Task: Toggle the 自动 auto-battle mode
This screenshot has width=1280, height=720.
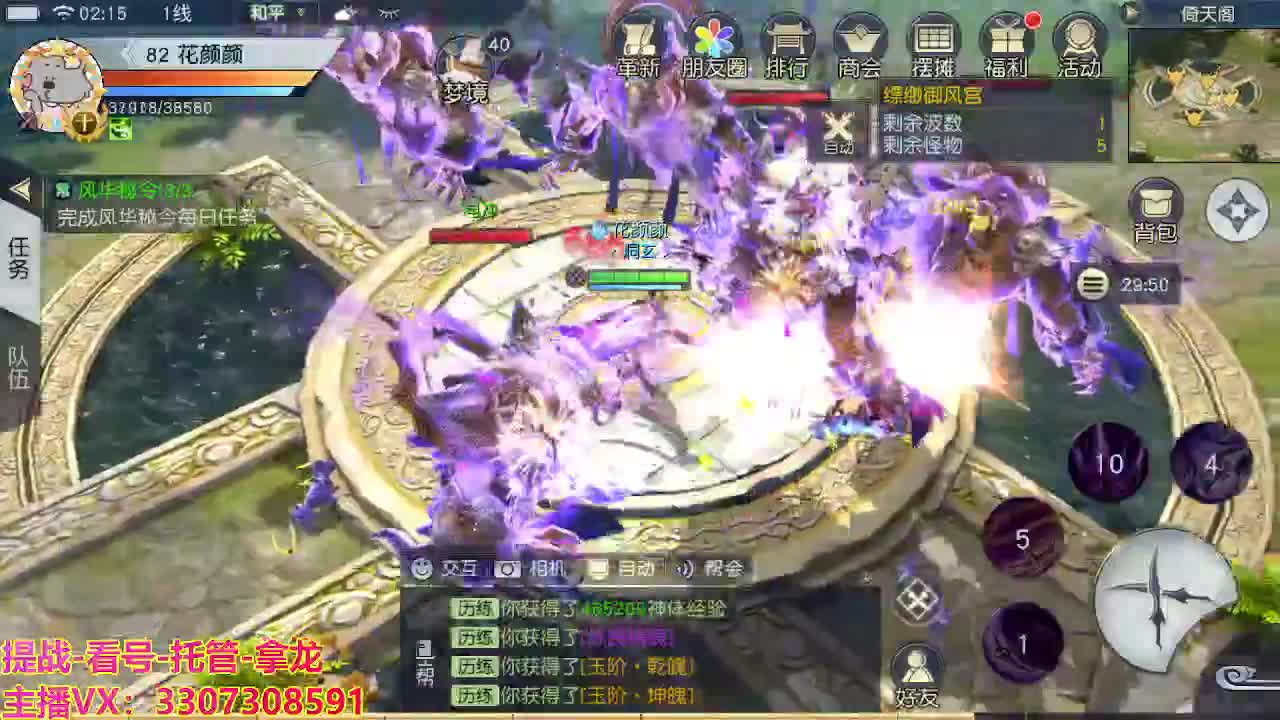Action: (836, 130)
